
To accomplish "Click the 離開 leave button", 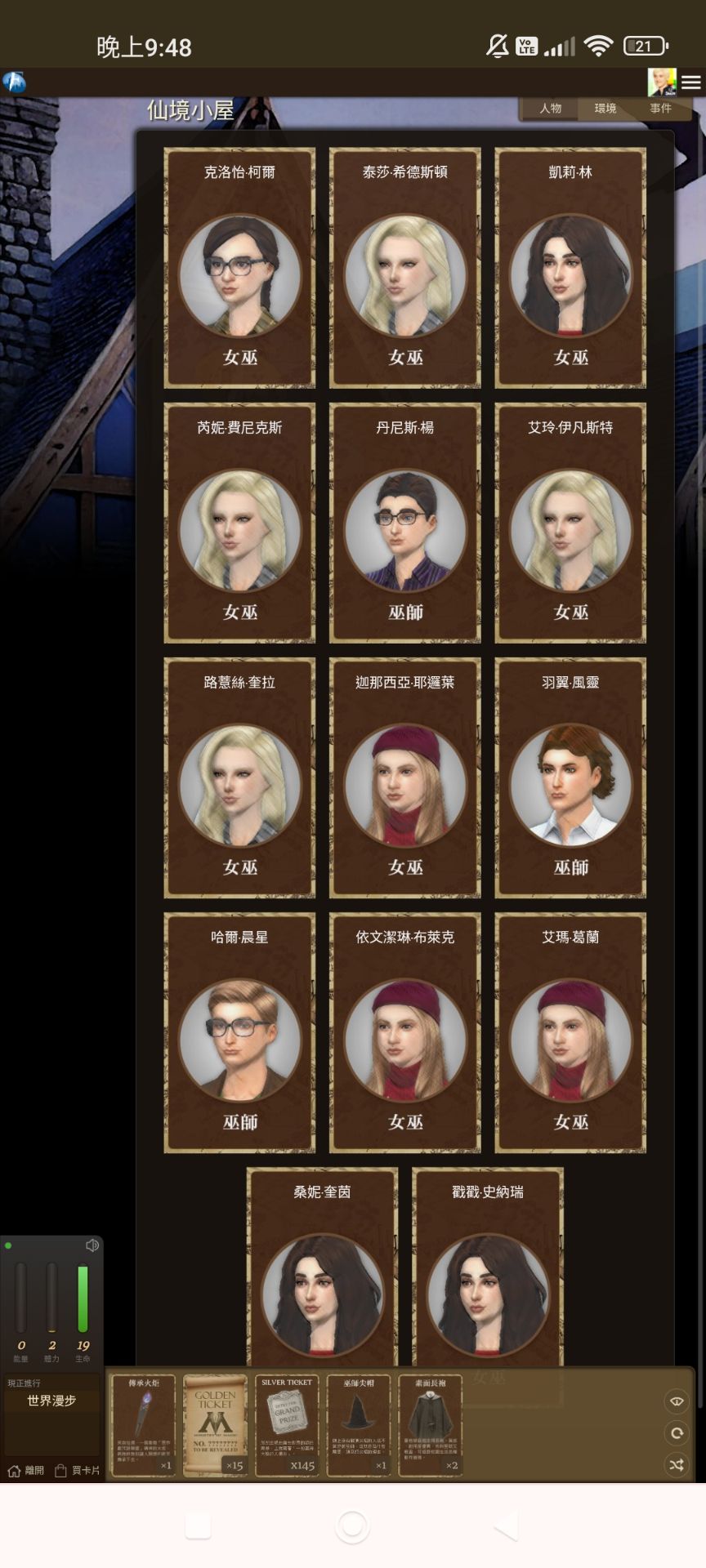I will 26,1471.
